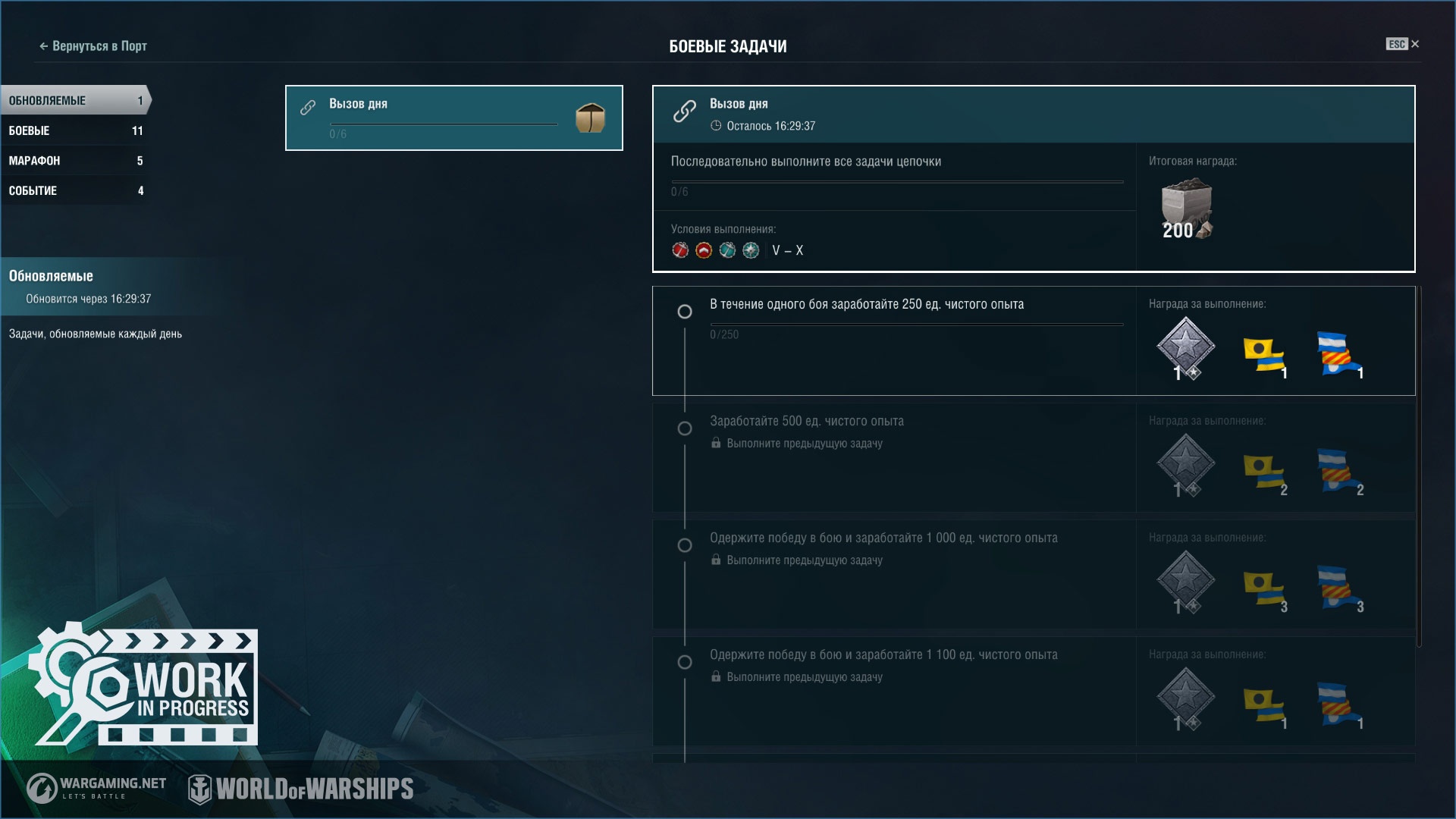Viewport: 1456px width, 819px height.
Task: Select the 250 pure experience task row
Action: click(893, 340)
